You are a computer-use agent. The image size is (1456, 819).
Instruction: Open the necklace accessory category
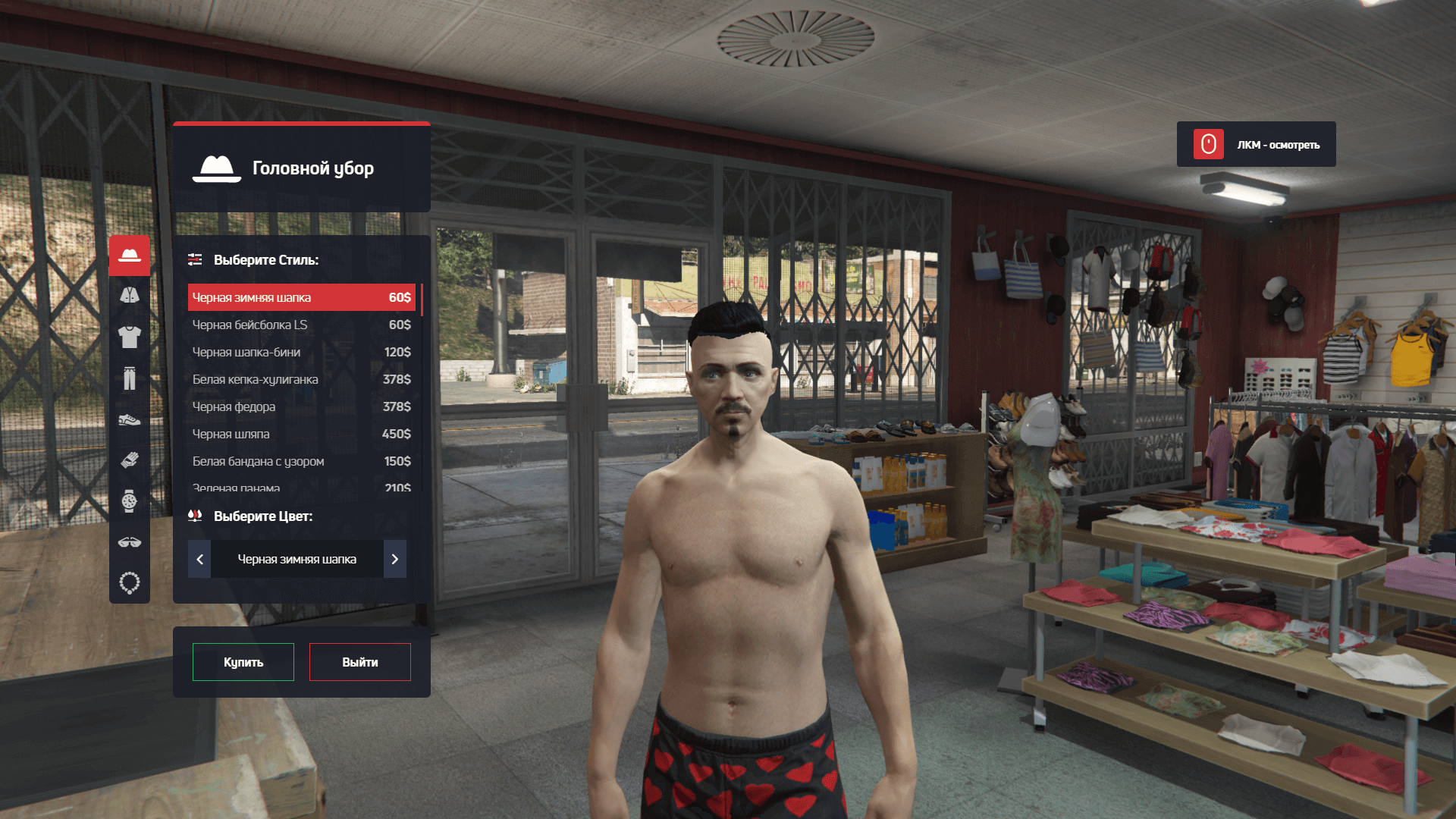pos(130,583)
